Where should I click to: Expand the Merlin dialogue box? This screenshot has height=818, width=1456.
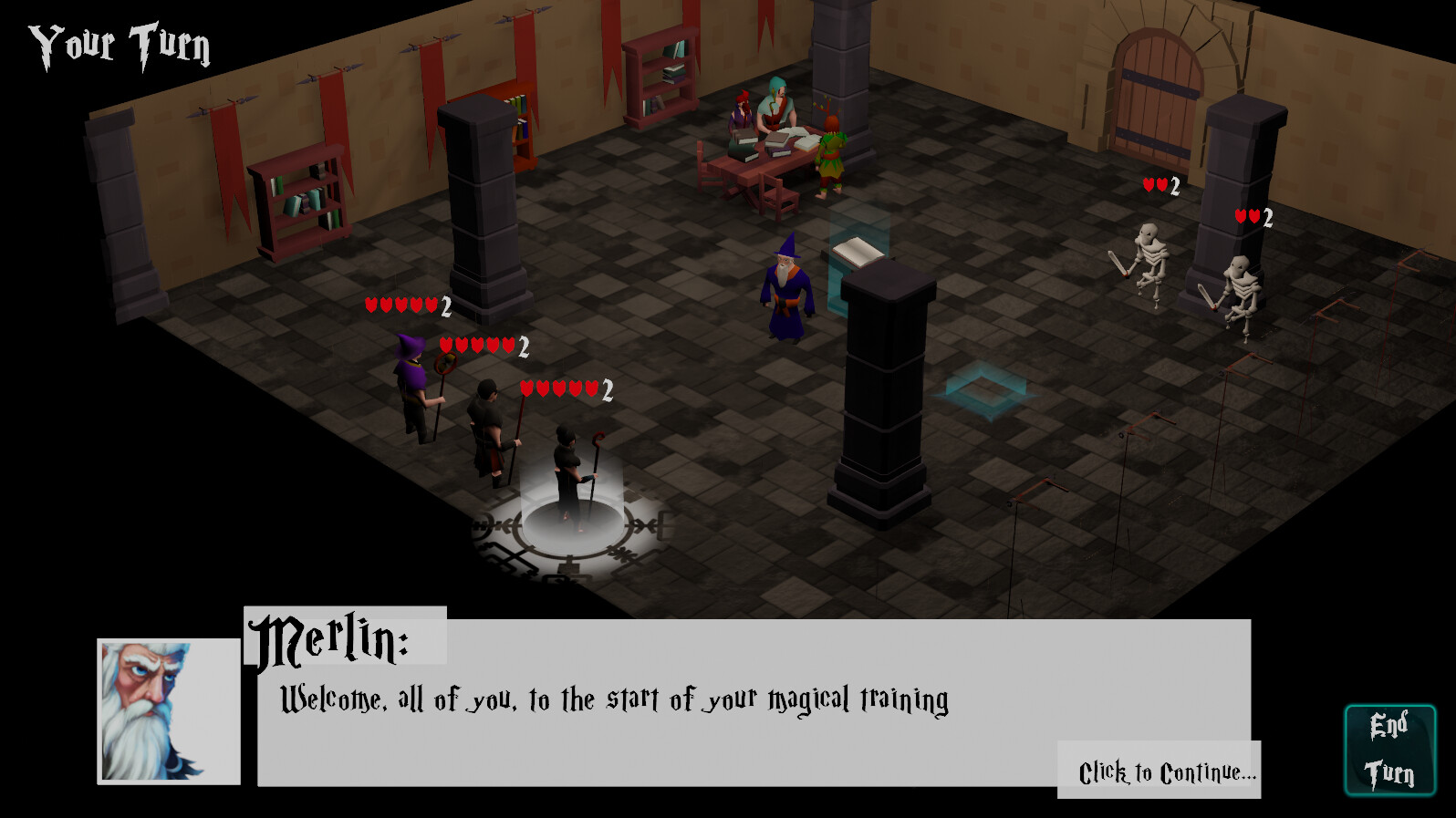point(748,711)
